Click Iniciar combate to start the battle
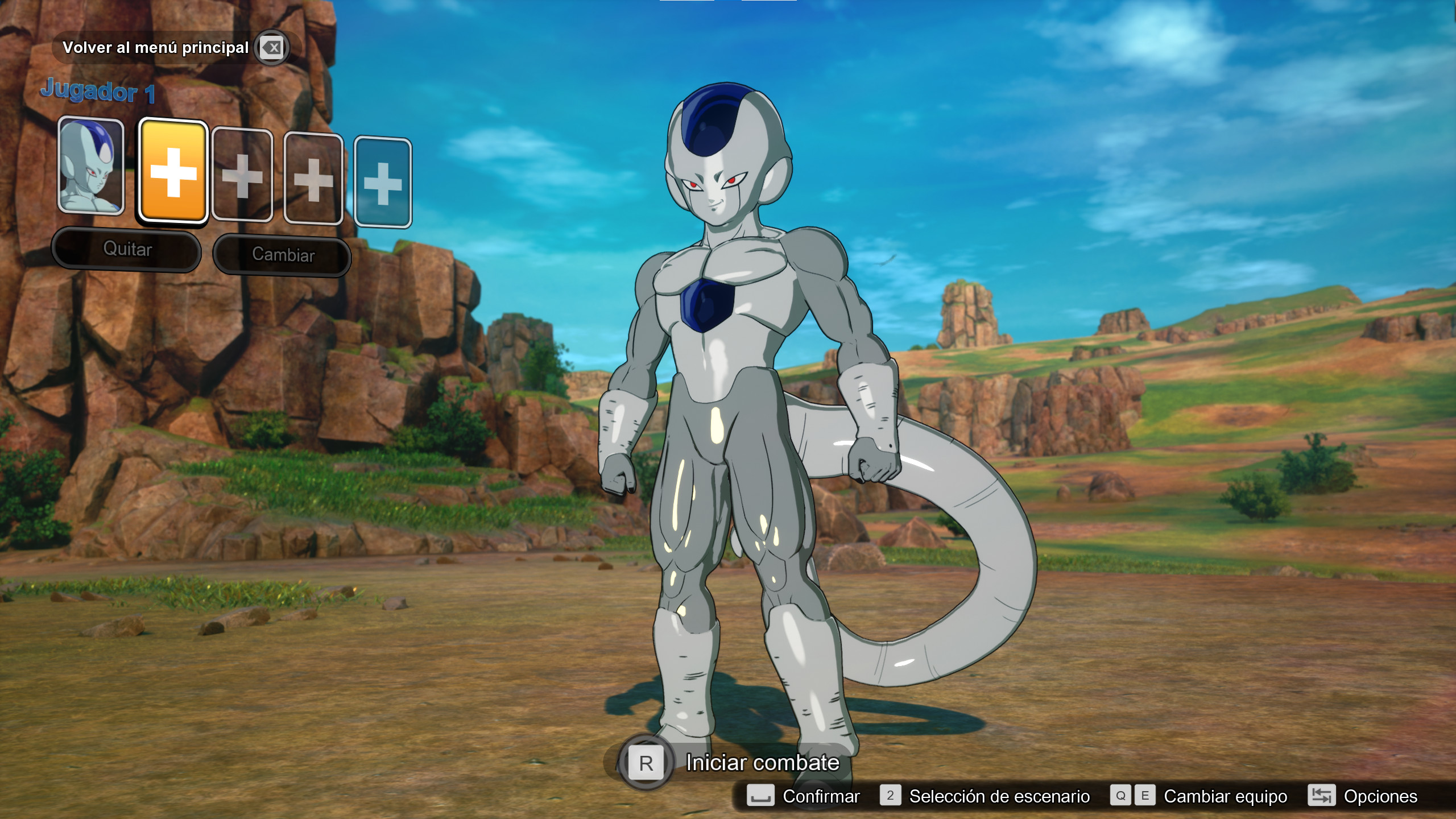 (x=762, y=762)
